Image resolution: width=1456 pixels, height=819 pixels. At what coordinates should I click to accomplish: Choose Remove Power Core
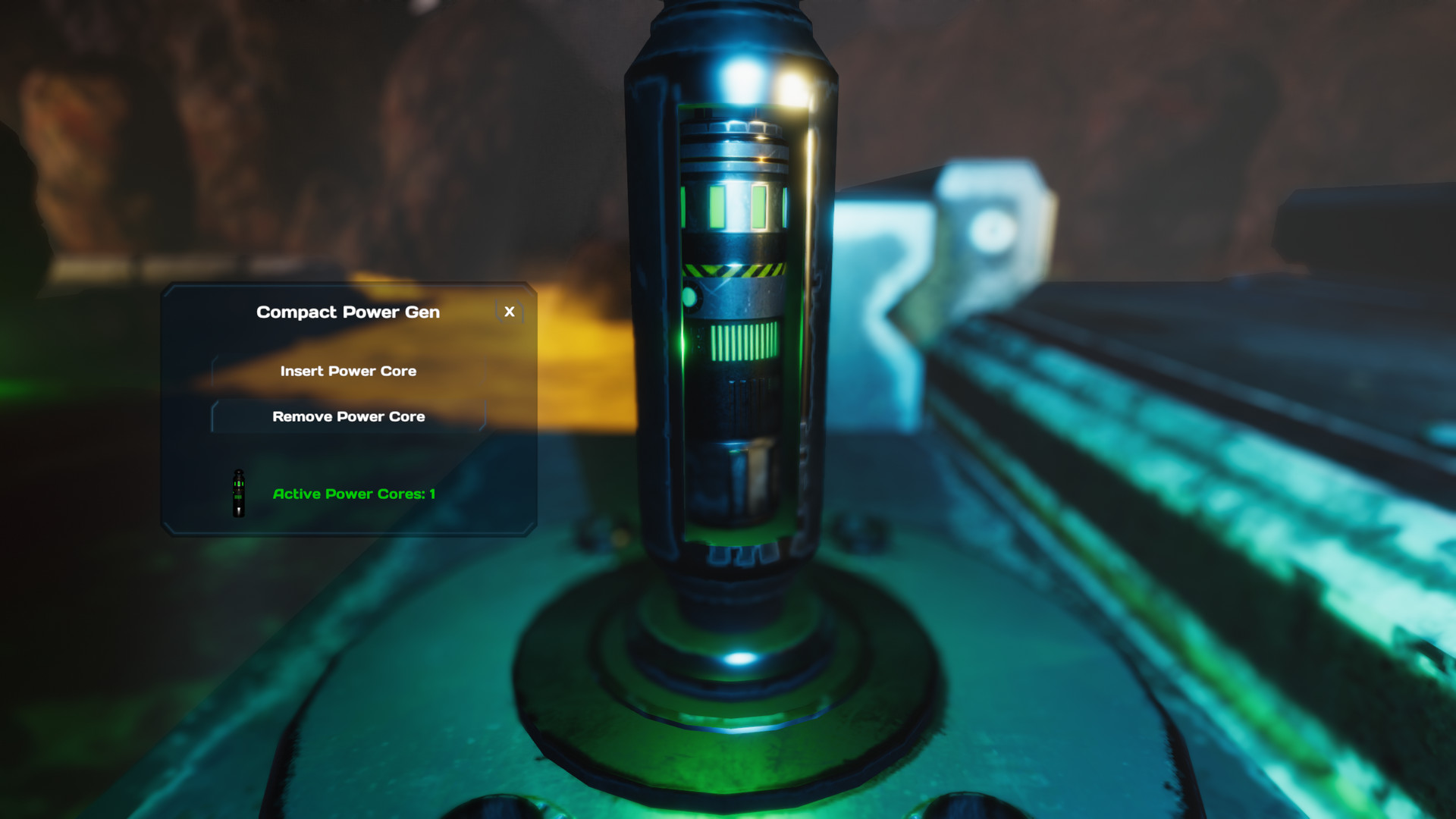tap(348, 416)
